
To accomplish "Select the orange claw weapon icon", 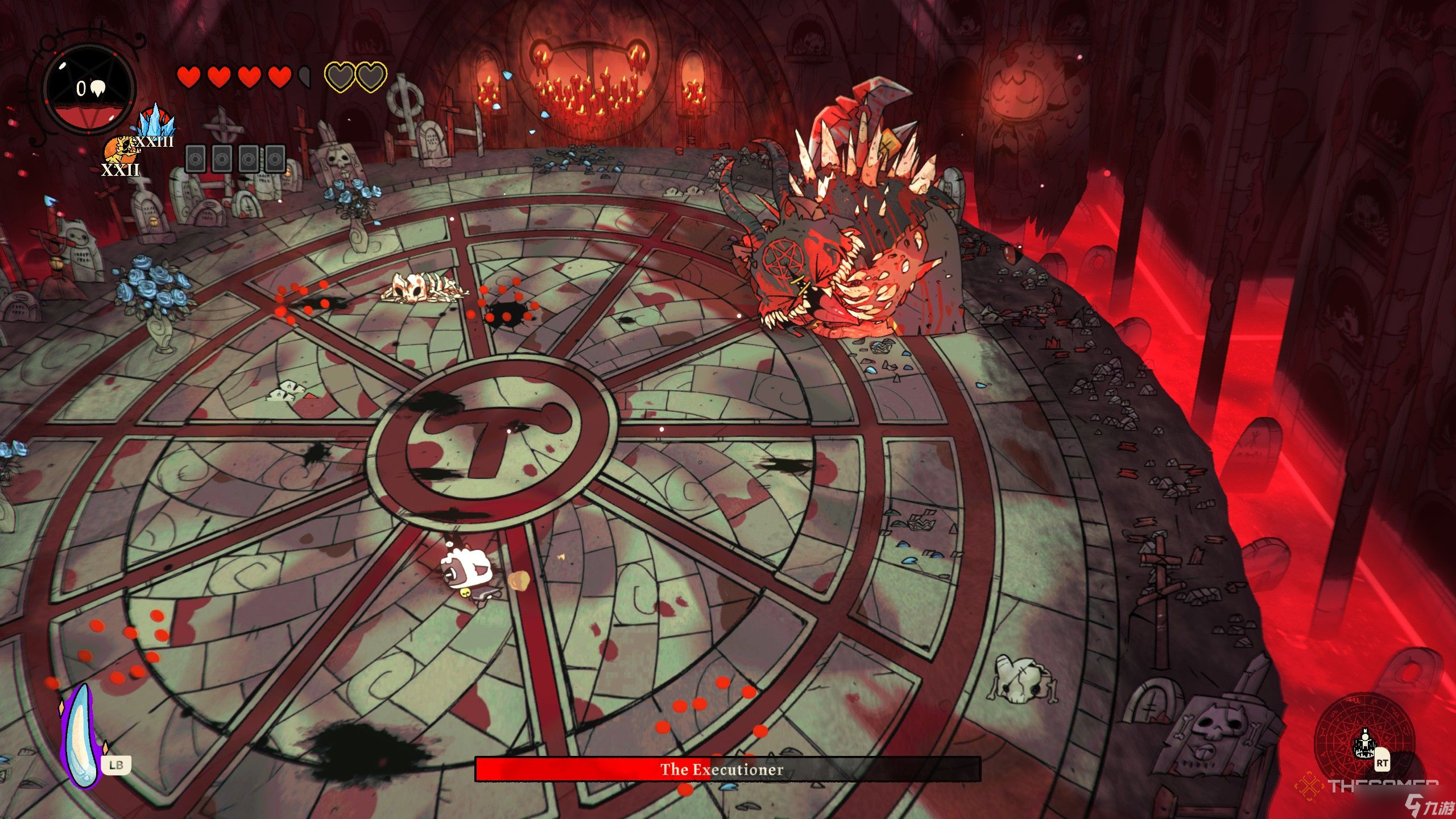I will coord(117,151).
